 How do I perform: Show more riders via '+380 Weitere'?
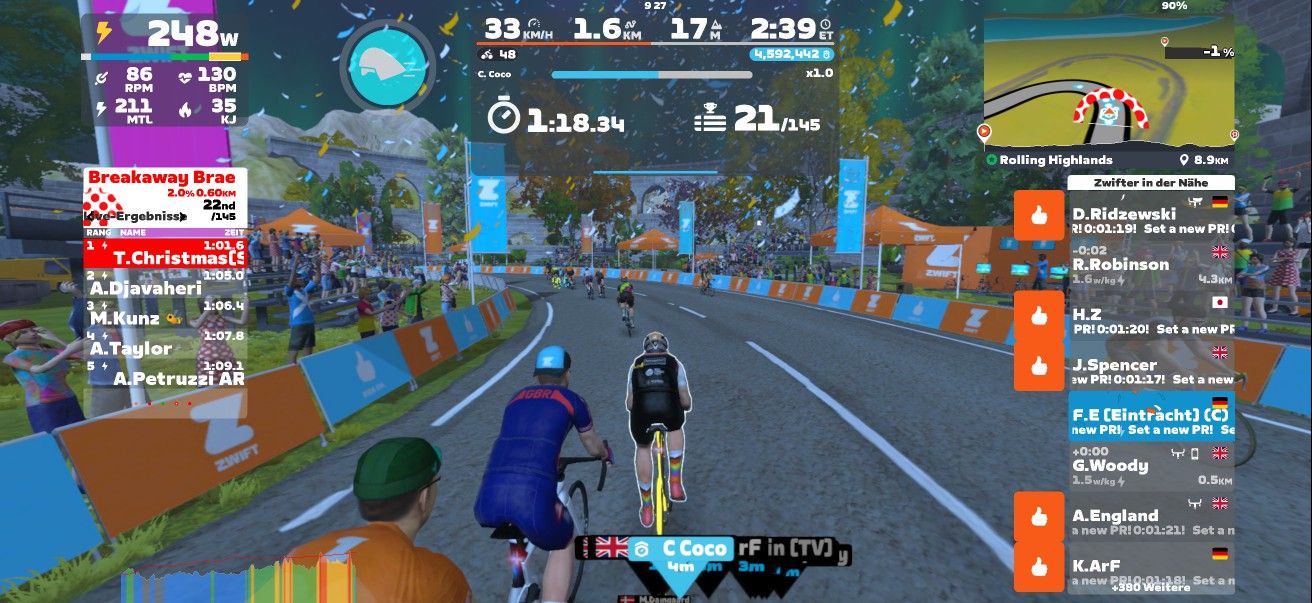(x=1150, y=588)
